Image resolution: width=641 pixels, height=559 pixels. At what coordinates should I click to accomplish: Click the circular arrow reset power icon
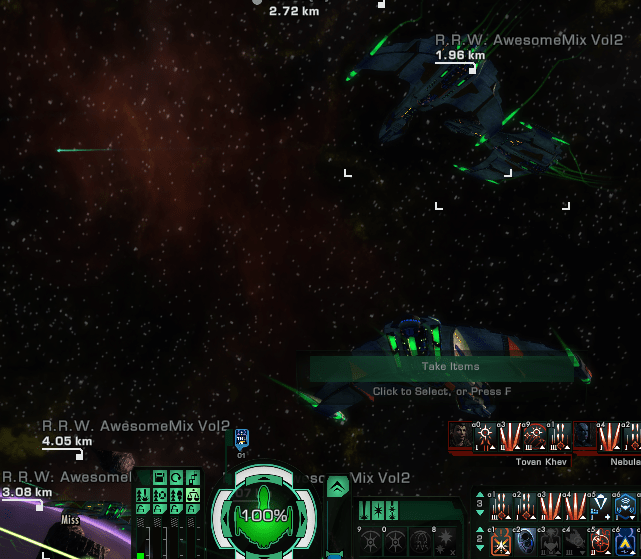click(174, 477)
